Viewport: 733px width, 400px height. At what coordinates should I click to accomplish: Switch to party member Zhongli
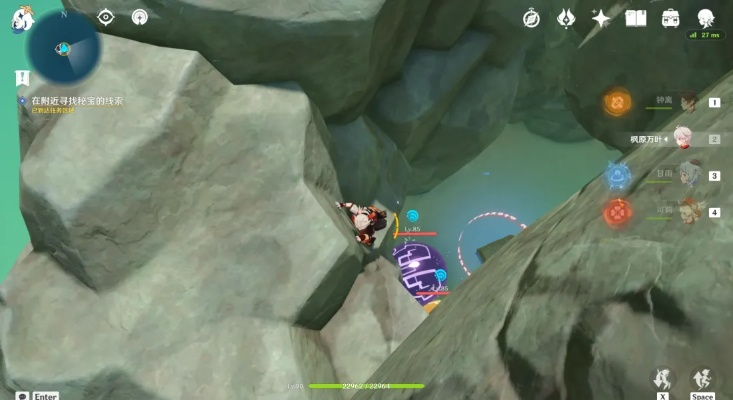688,101
